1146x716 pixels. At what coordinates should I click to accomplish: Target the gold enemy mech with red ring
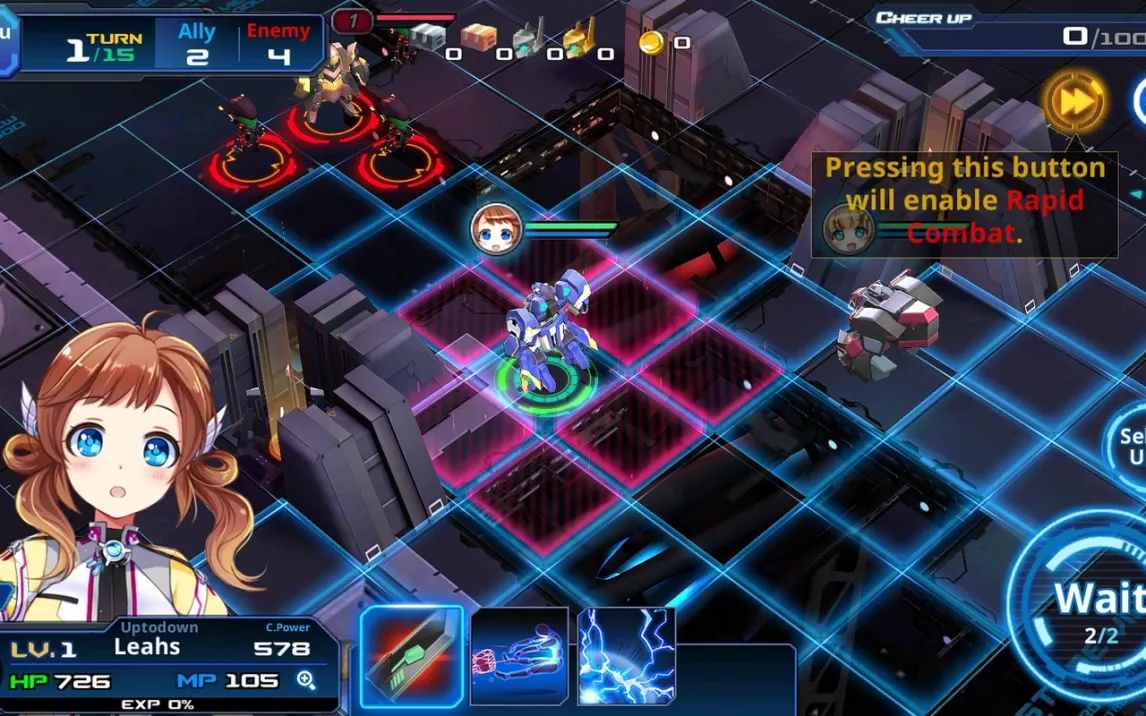click(330, 90)
